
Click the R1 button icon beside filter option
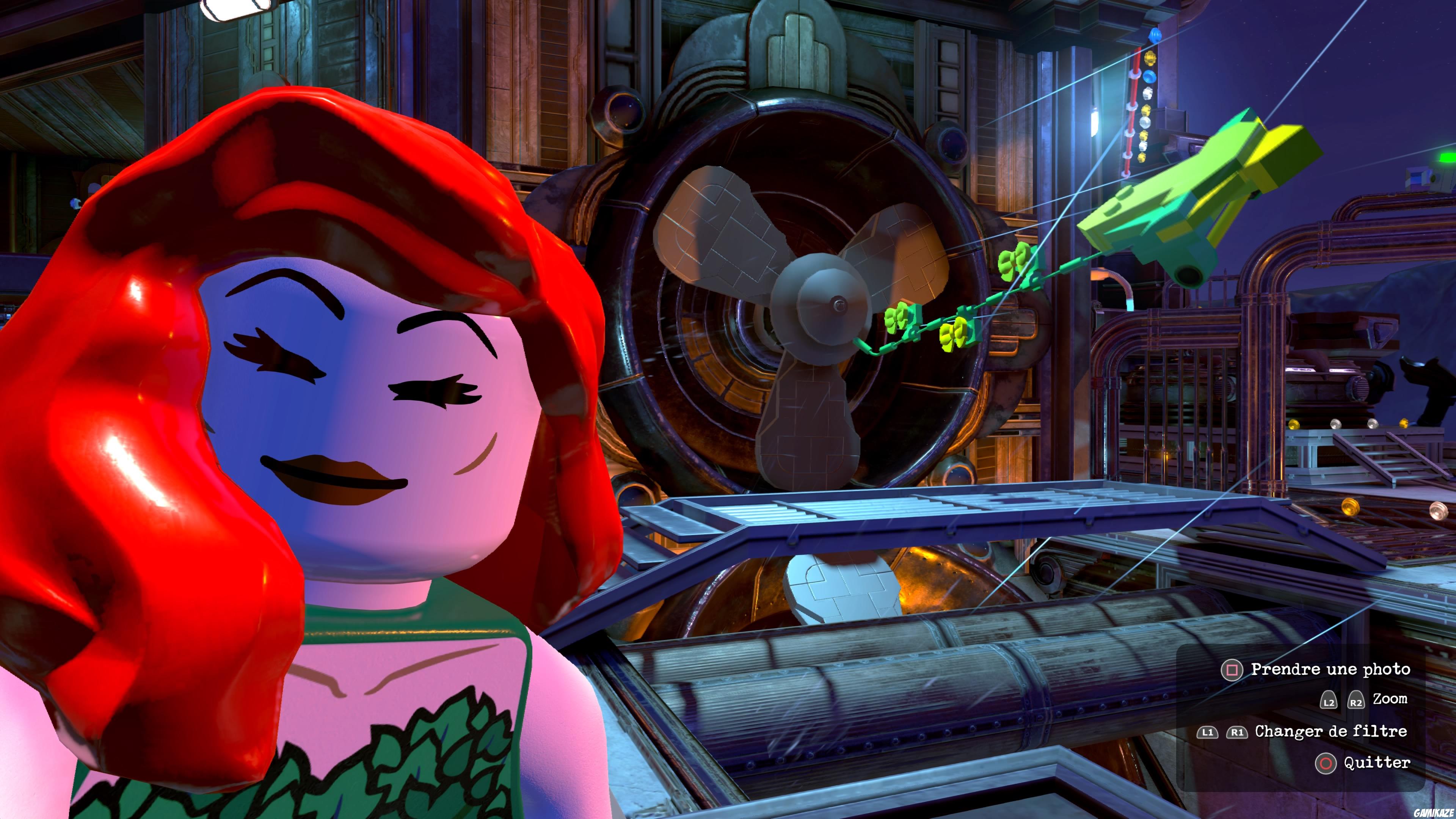(1237, 733)
